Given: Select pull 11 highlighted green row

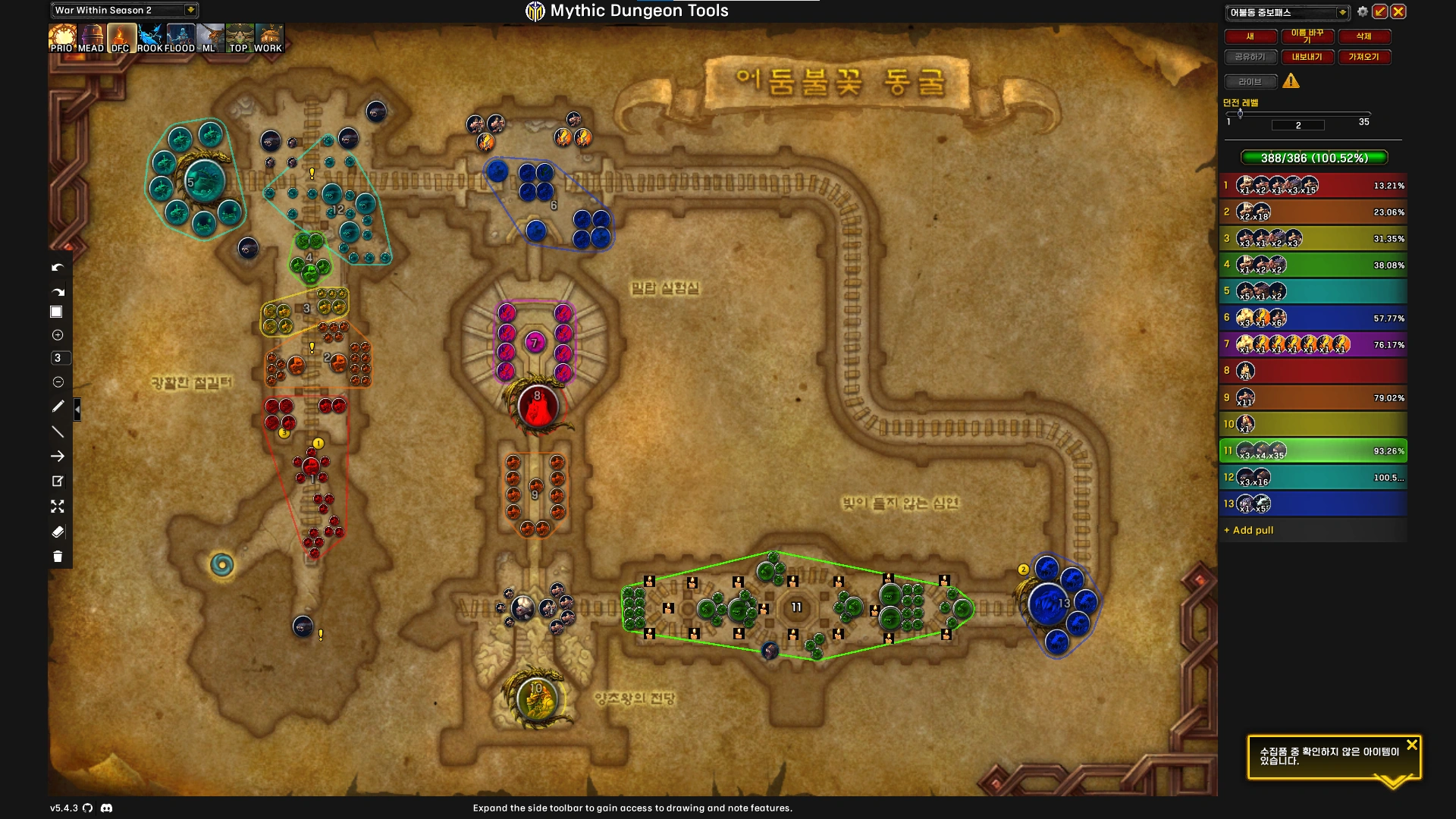Looking at the screenshot, I should coord(1313,451).
